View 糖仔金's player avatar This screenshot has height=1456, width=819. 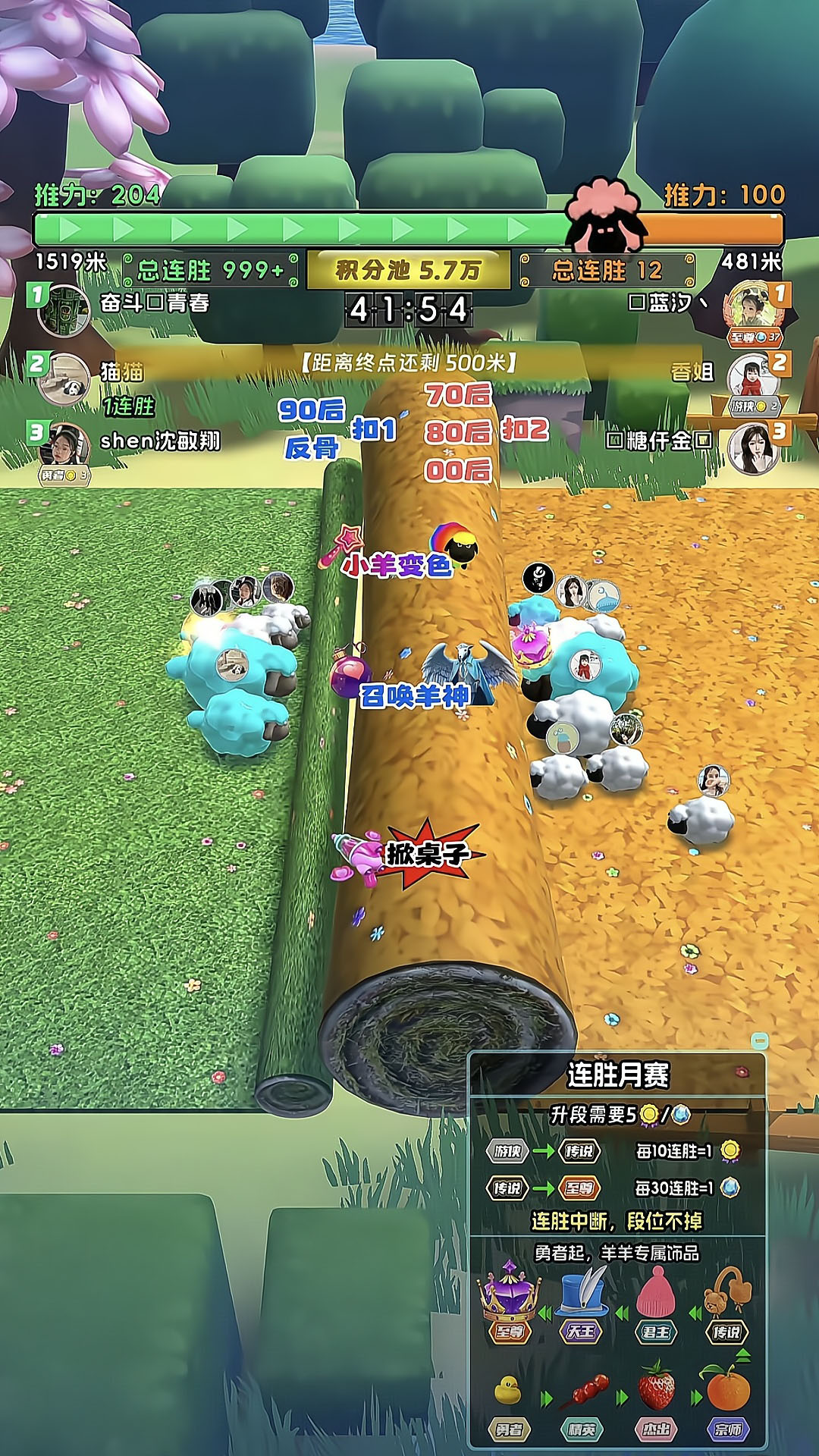coord(752,446)
